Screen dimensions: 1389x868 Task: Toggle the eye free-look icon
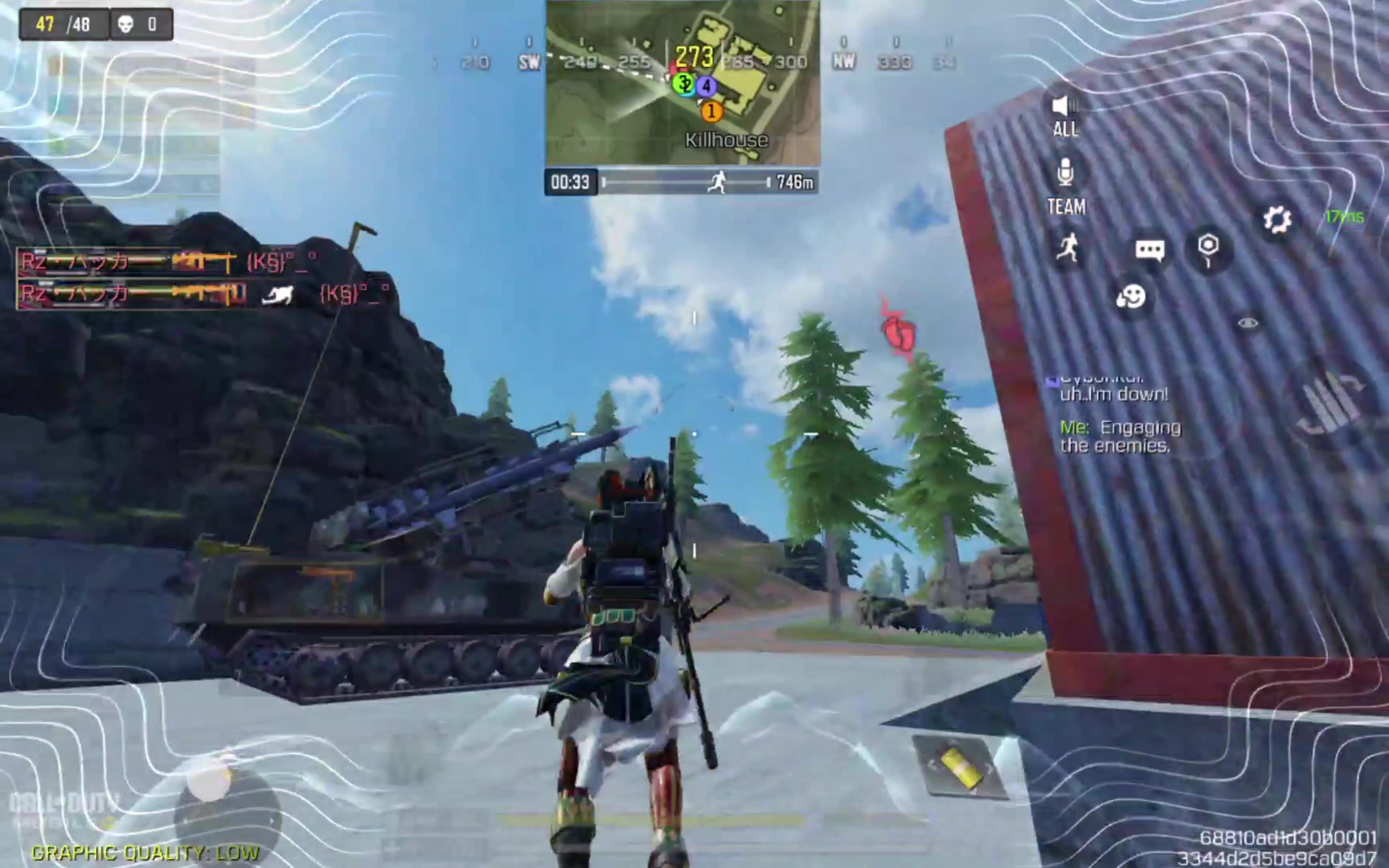pos(1248,323)
